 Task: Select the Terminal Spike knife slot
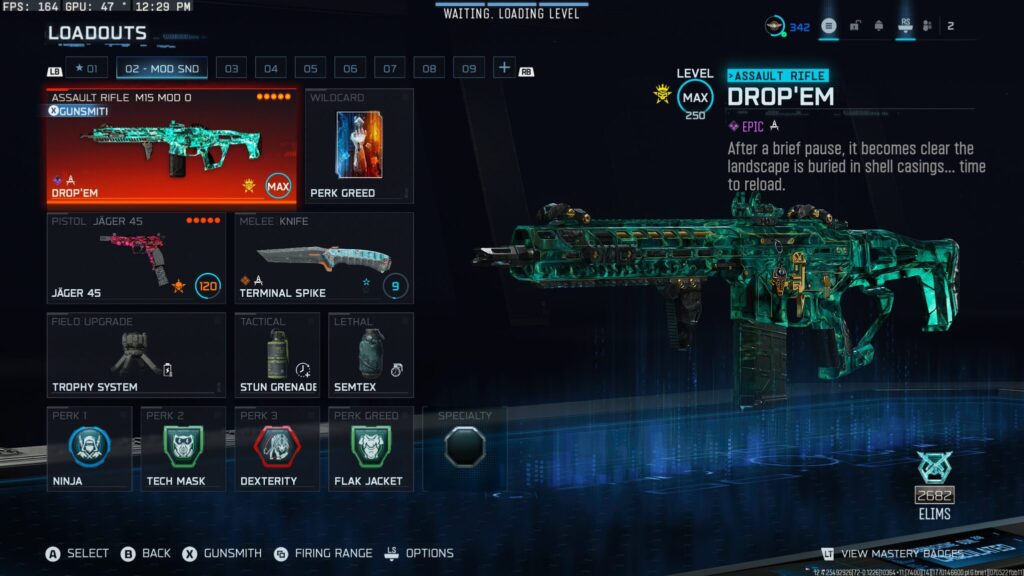point(324,258)
